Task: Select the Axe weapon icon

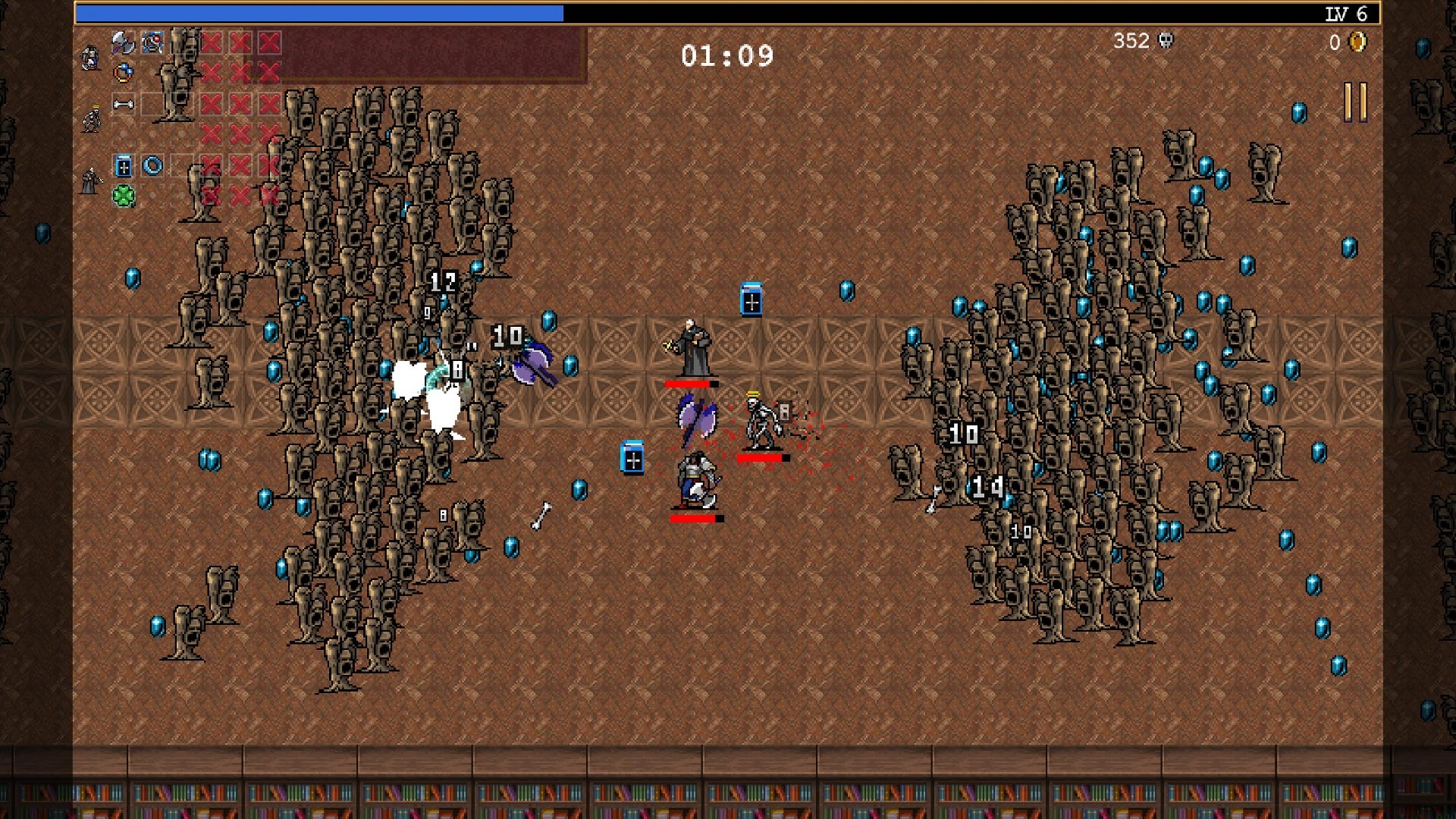Action: (x=121, y=42)
